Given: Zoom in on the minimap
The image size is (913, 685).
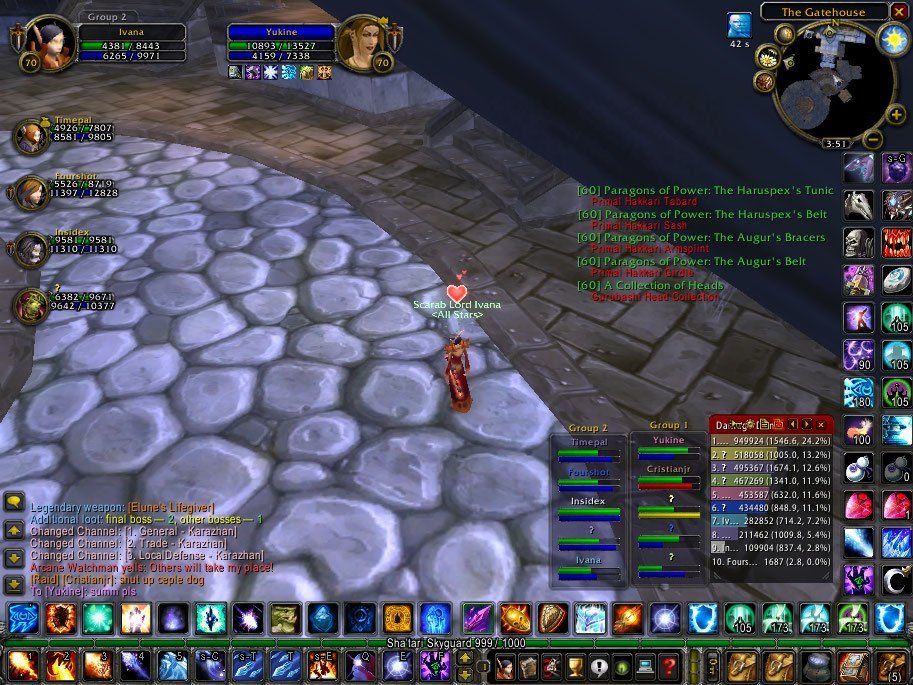Looking at the screenshot, I should (x=894, y=115).
